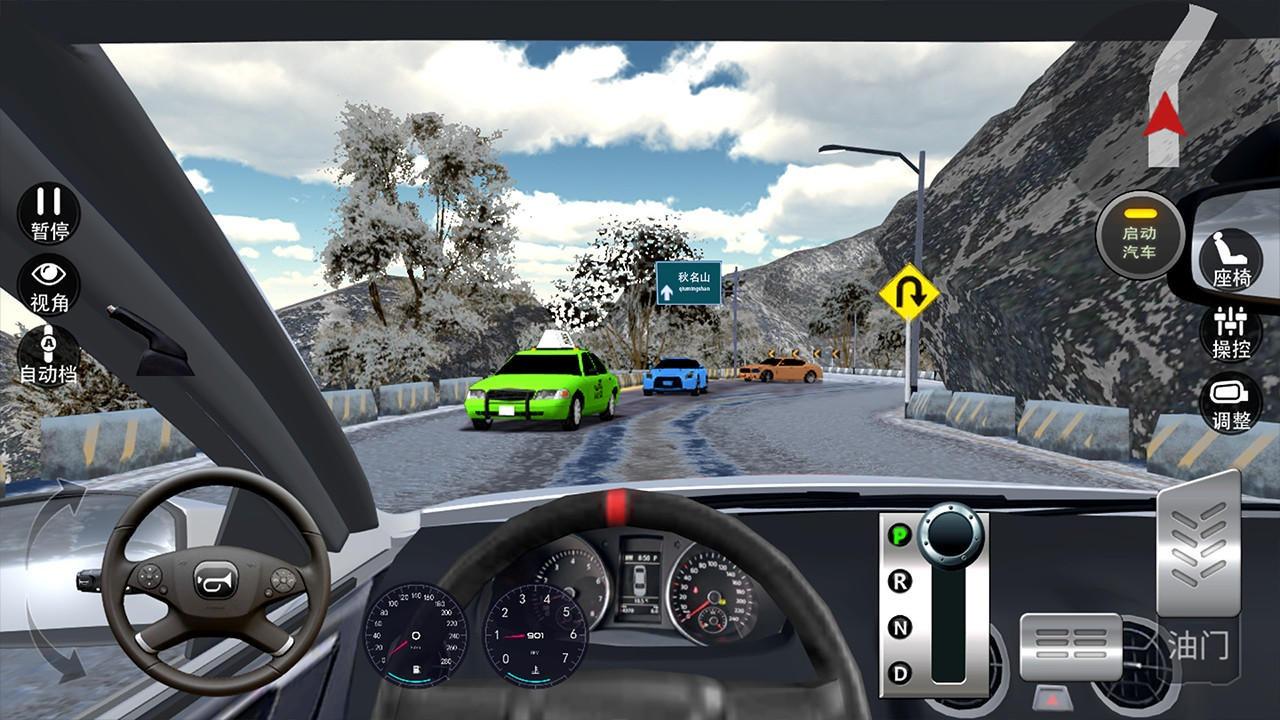
Task: Shift gear to N neutral
Action: 900,628
